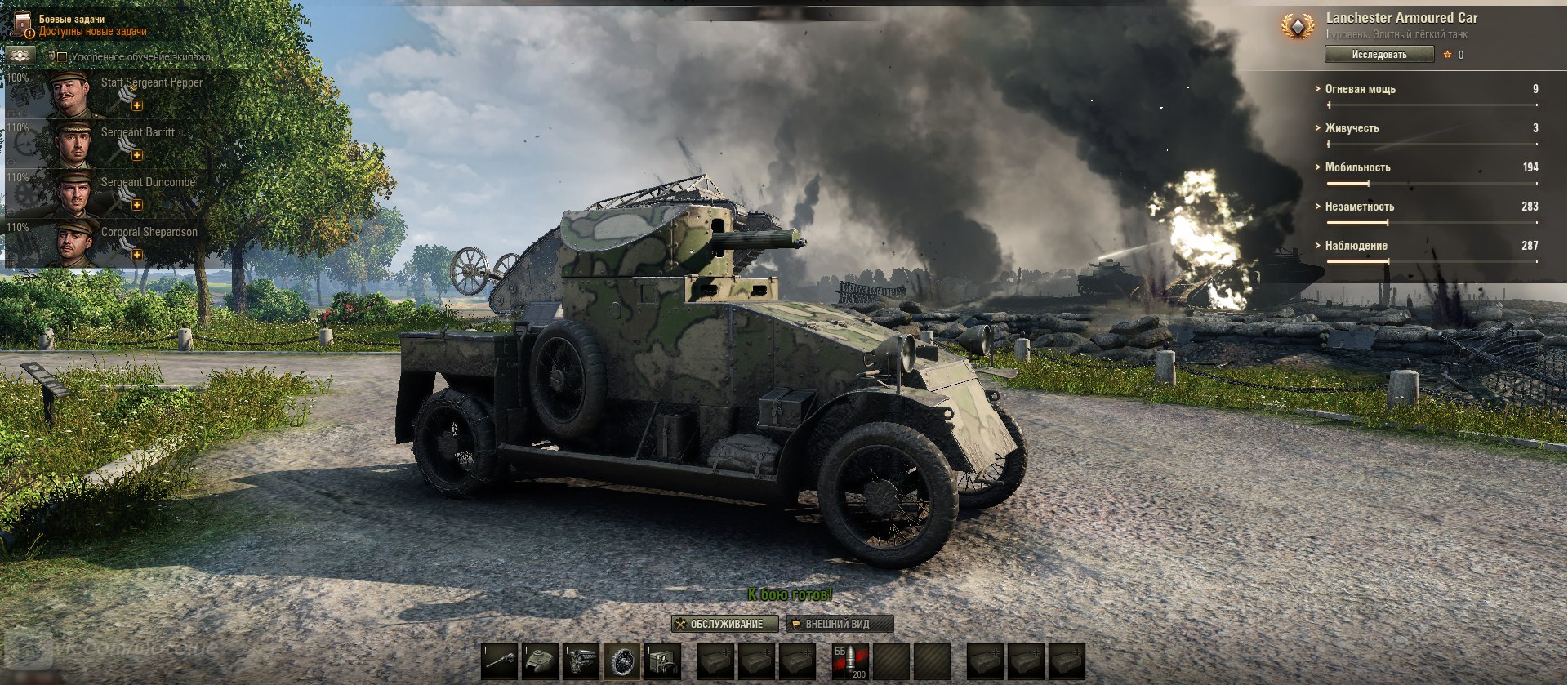This screenshot has width=1568, height=685.
Task: Open the crew operations button with three figures
Action: 20,56
